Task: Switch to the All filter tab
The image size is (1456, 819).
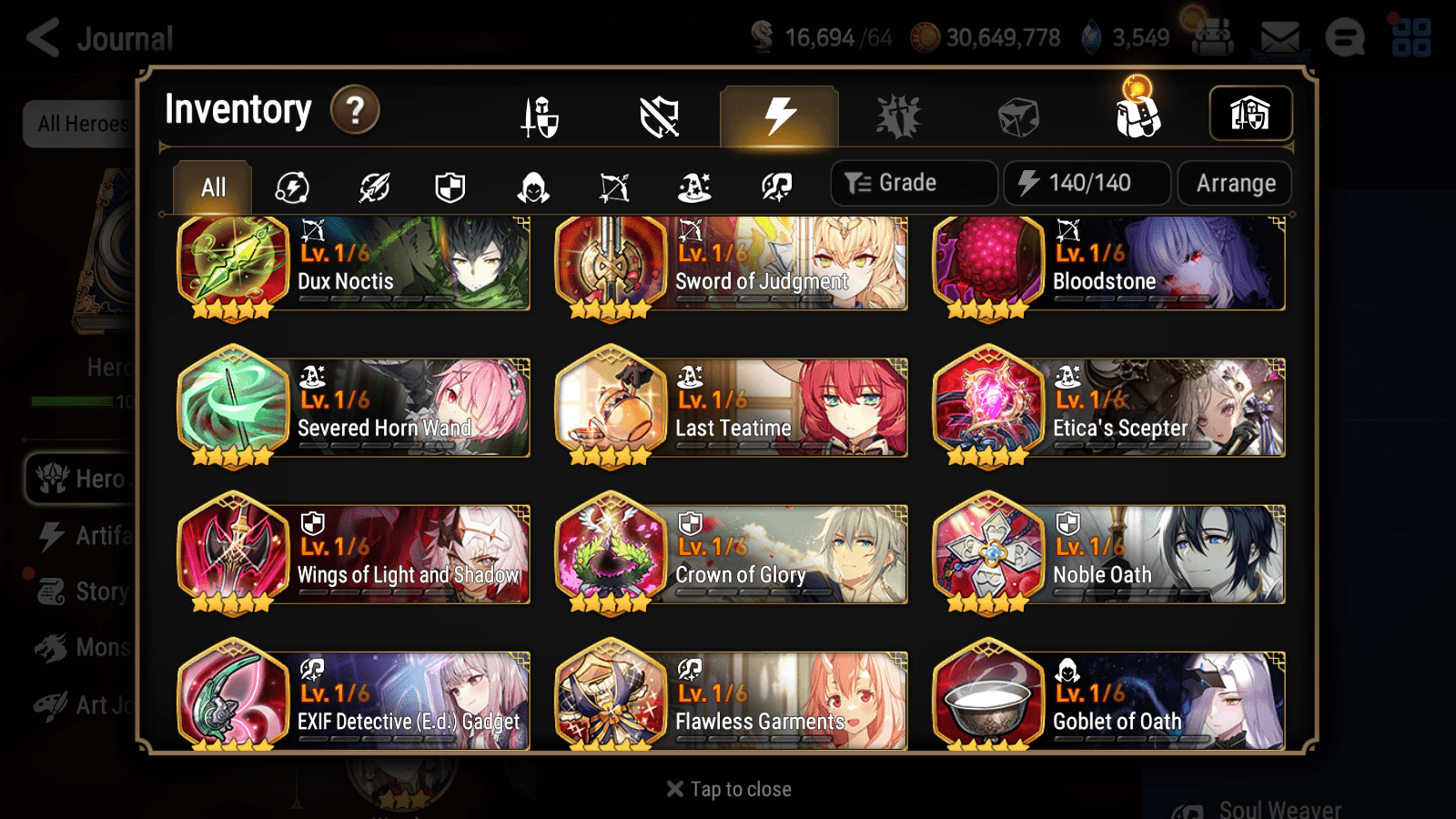Action: point(212,186)
